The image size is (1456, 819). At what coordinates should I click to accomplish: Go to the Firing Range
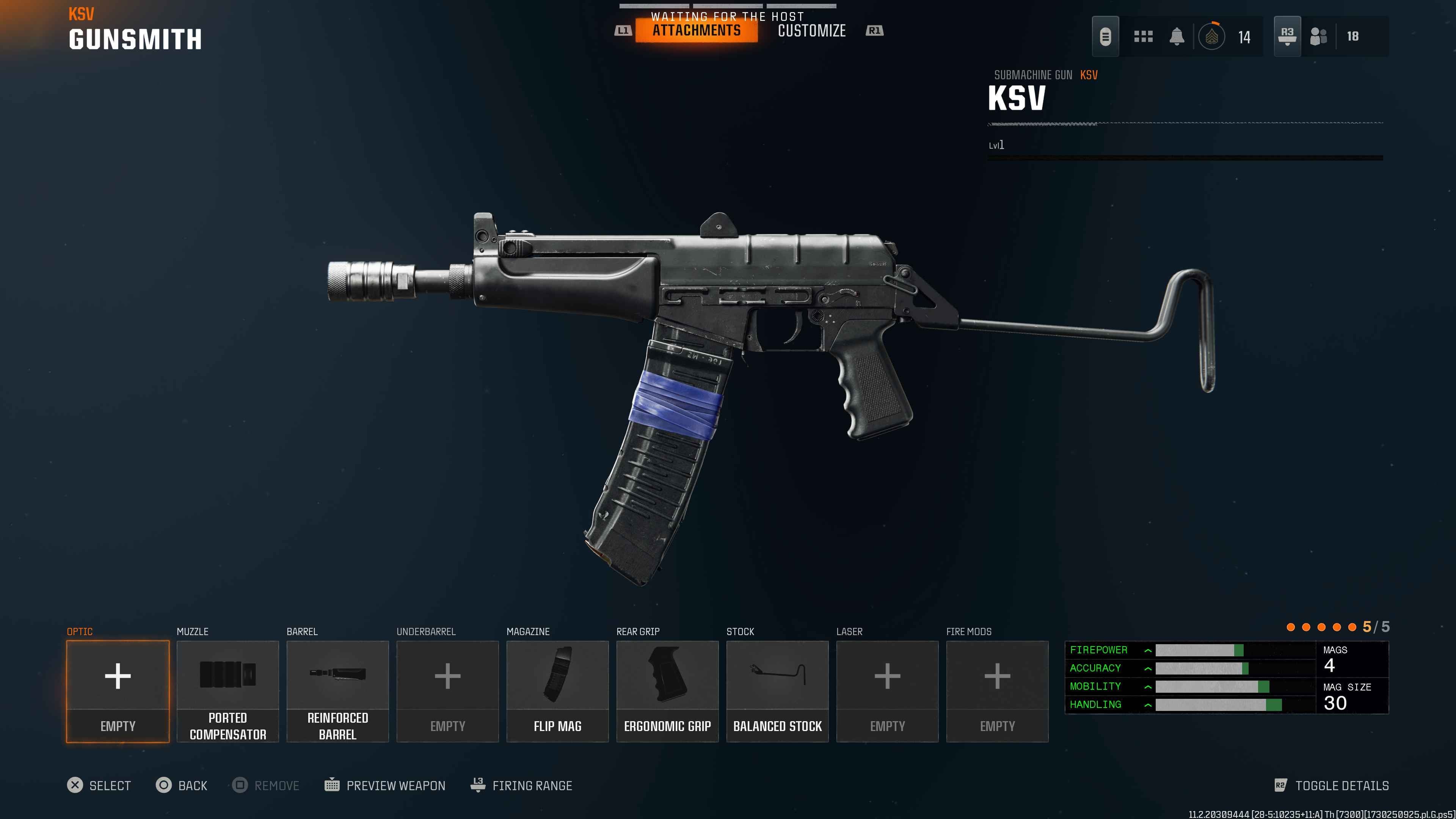(x=521, y=785)
